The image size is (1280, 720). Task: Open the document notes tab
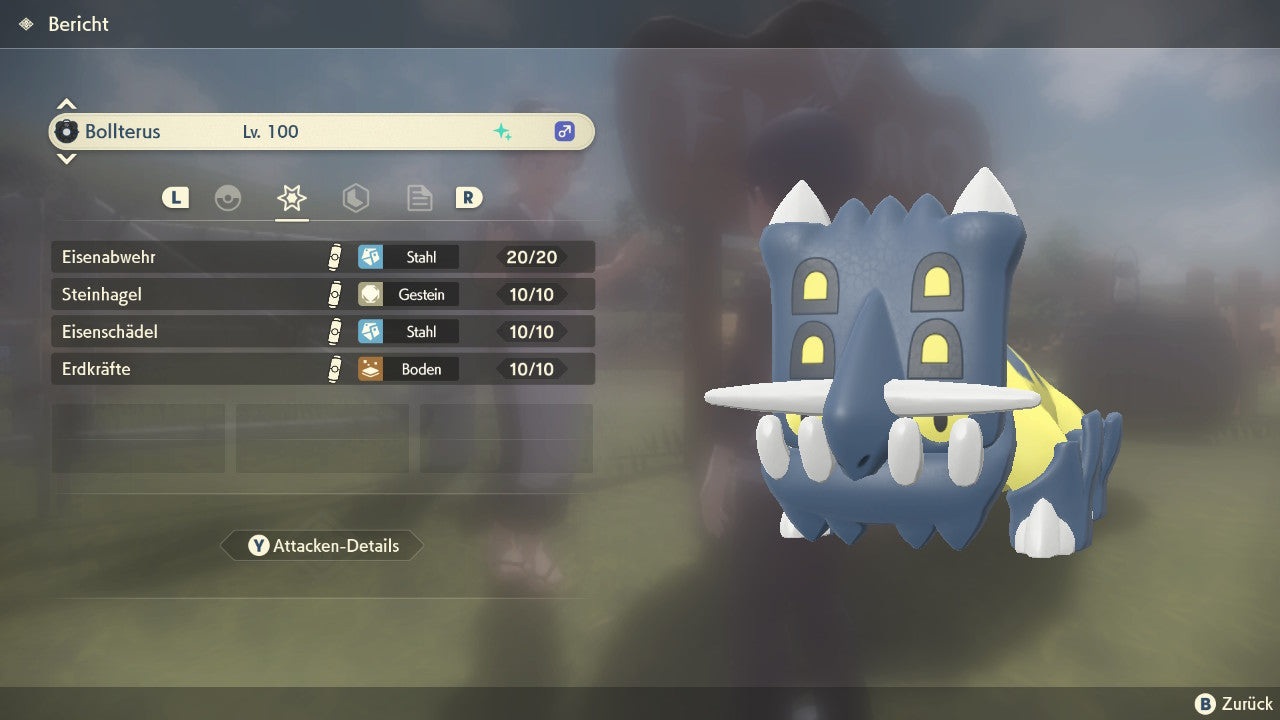419,198
